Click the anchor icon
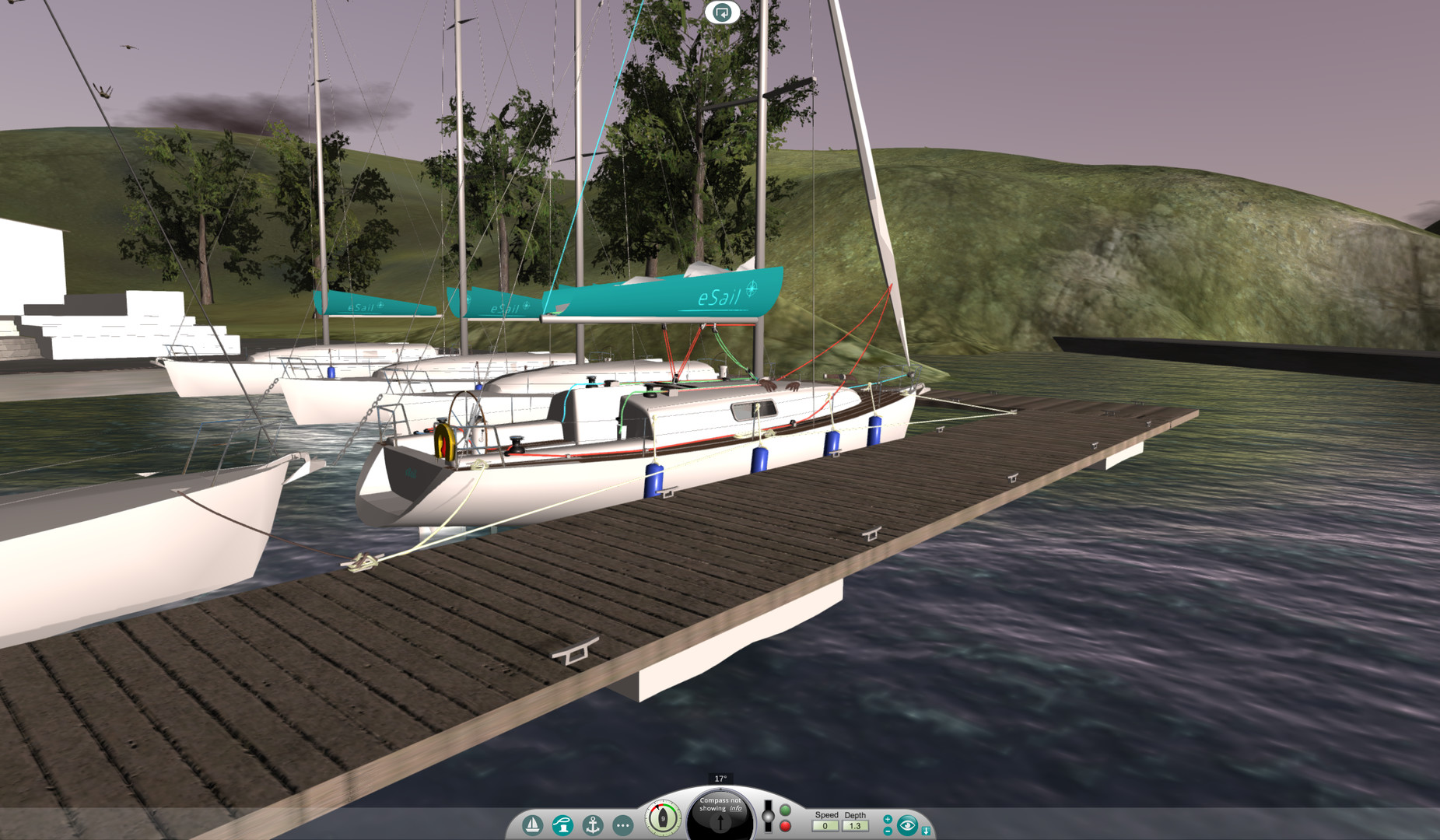Screen dimensions: 1440x840 tap(593, 824)
